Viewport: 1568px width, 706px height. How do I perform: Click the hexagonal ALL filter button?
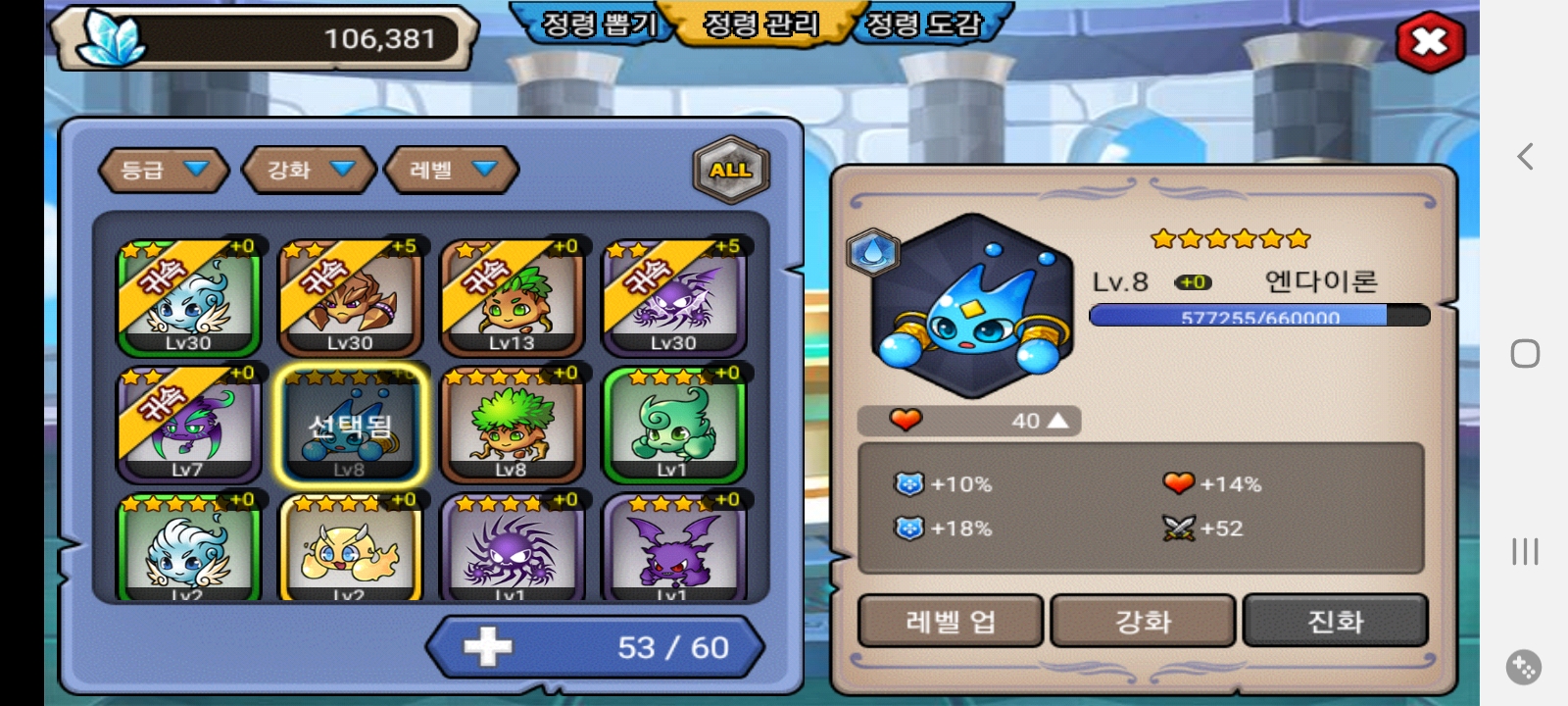(x=731, y=170)
